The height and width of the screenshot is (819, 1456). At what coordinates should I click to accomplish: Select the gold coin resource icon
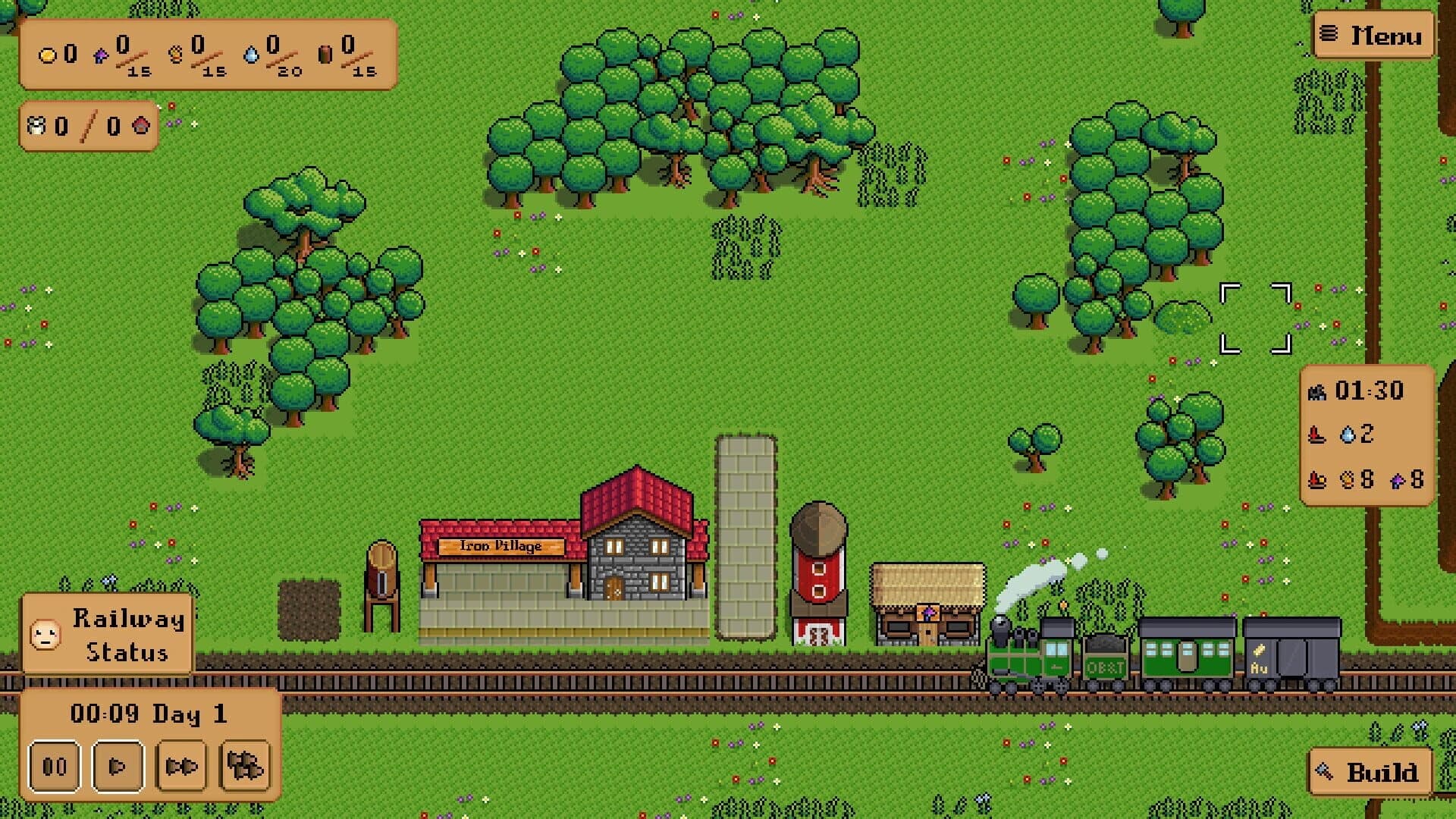(x=46, y=55)
